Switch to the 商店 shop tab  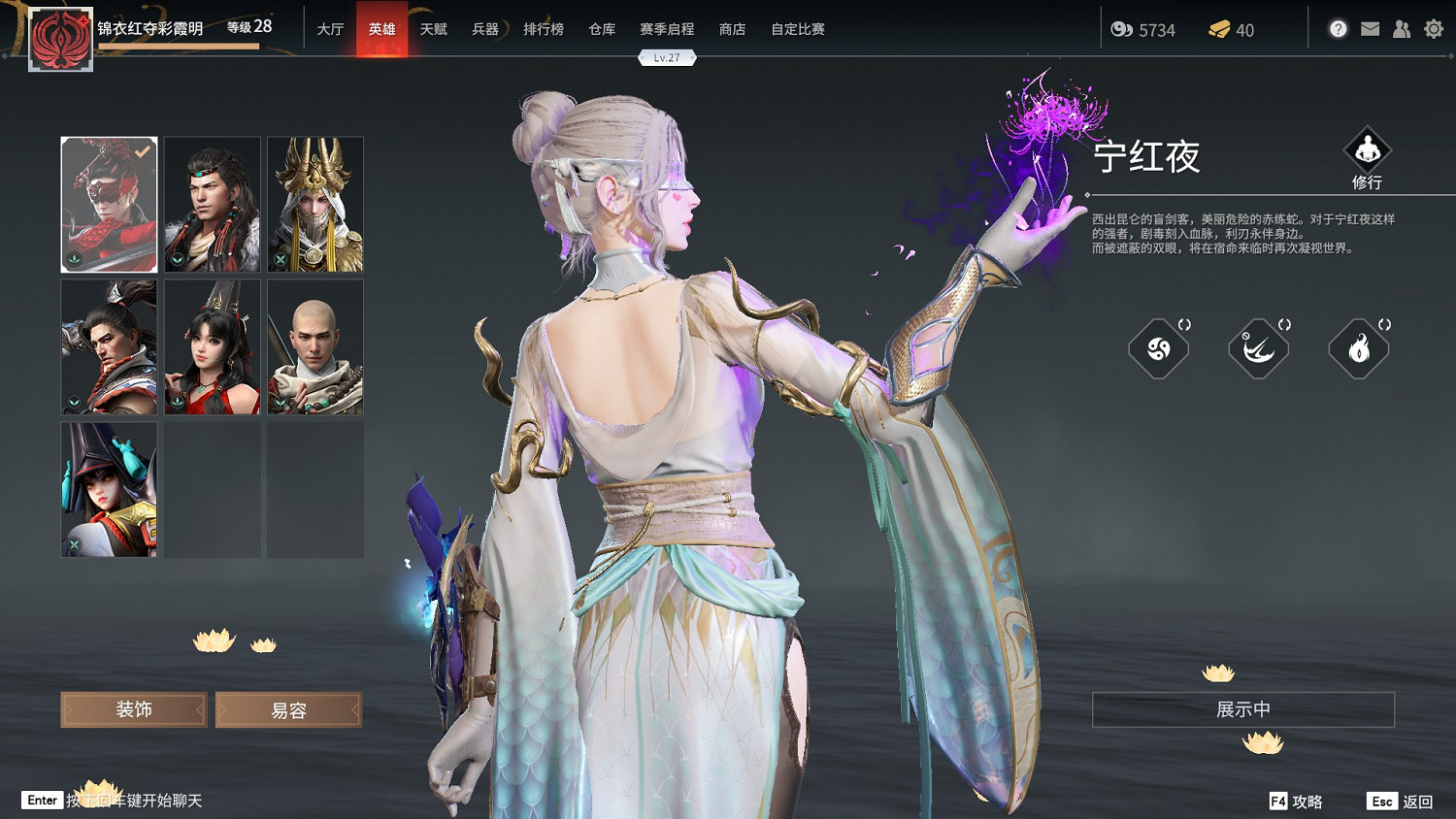(x=732, y=29)
